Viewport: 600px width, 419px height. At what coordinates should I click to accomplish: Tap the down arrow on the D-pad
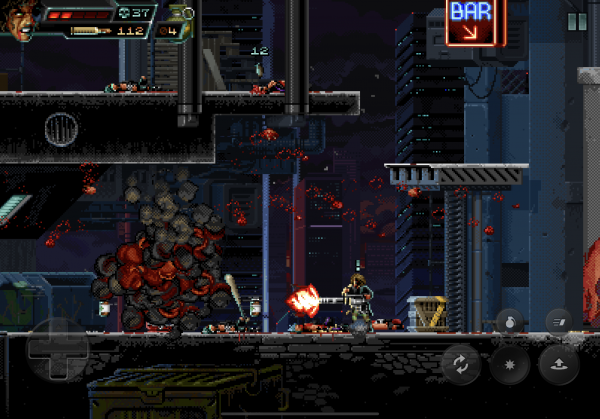[57, 372]
